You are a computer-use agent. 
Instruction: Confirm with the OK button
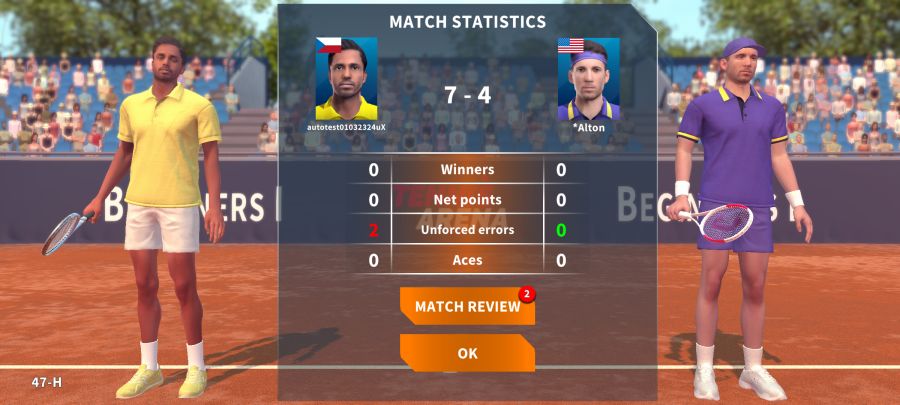467,353
